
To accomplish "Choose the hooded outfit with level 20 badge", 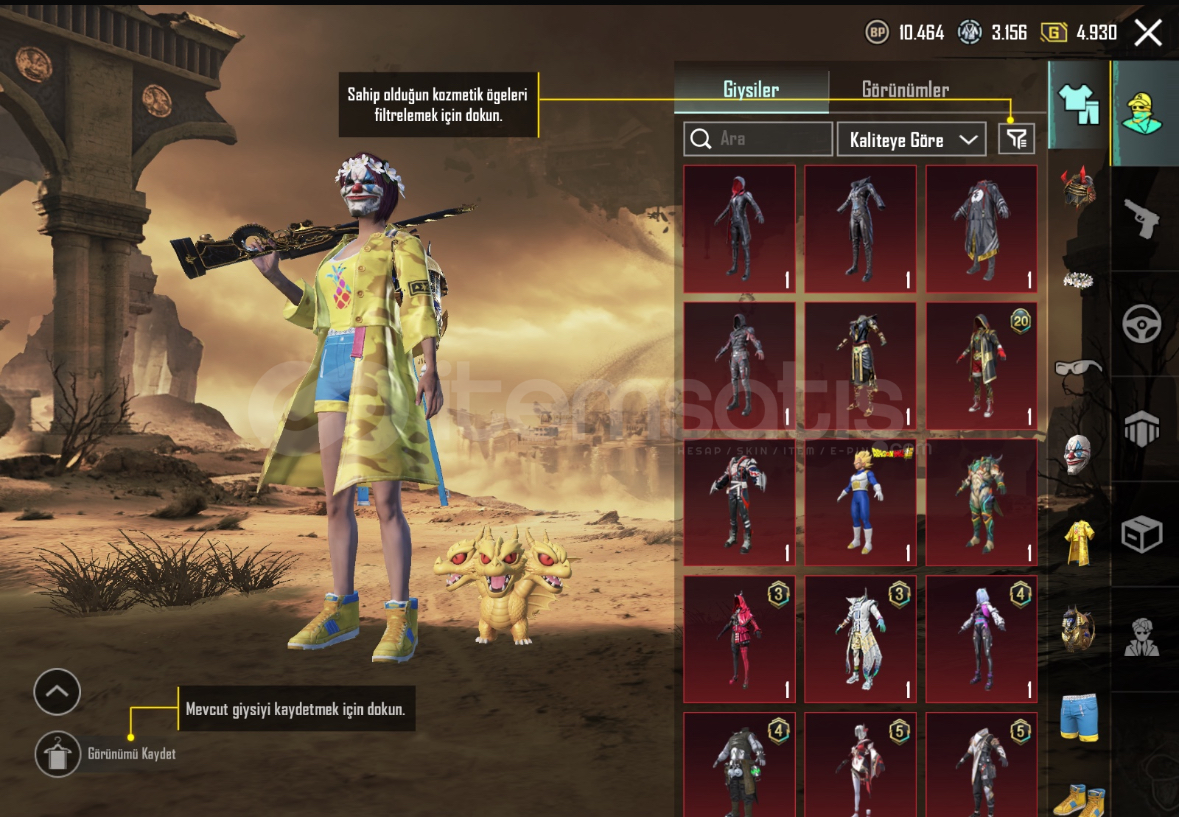I will point(981,366).
